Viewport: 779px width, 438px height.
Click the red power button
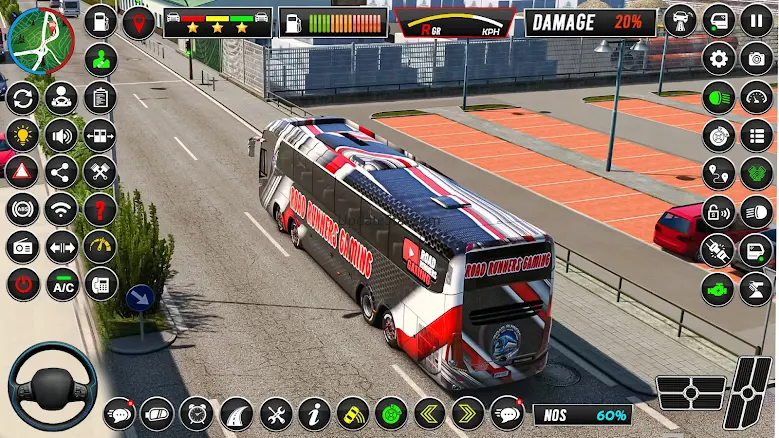[x=22, y=285]
